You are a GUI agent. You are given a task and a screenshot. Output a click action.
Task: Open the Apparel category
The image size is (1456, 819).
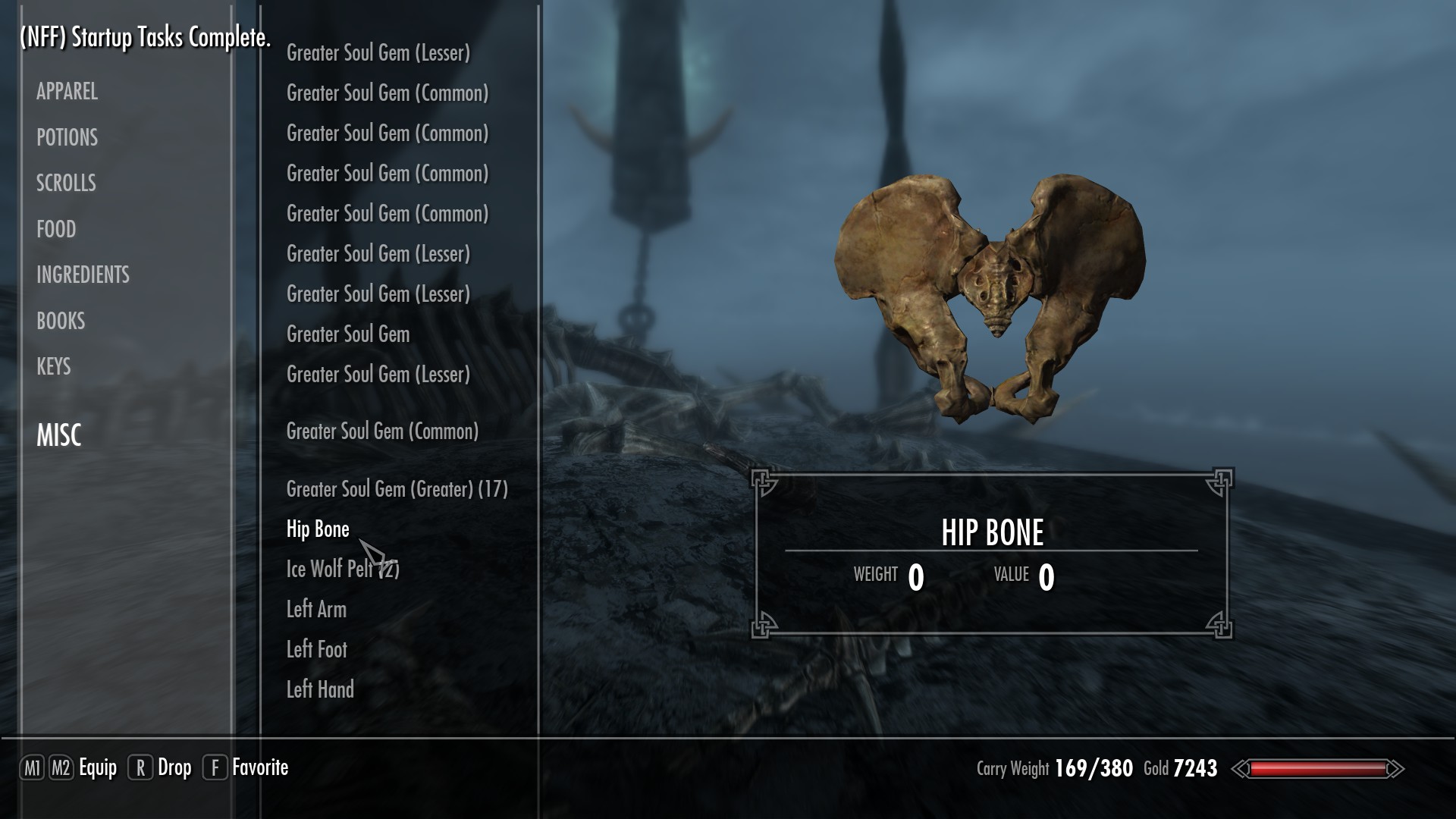point(67,92)
